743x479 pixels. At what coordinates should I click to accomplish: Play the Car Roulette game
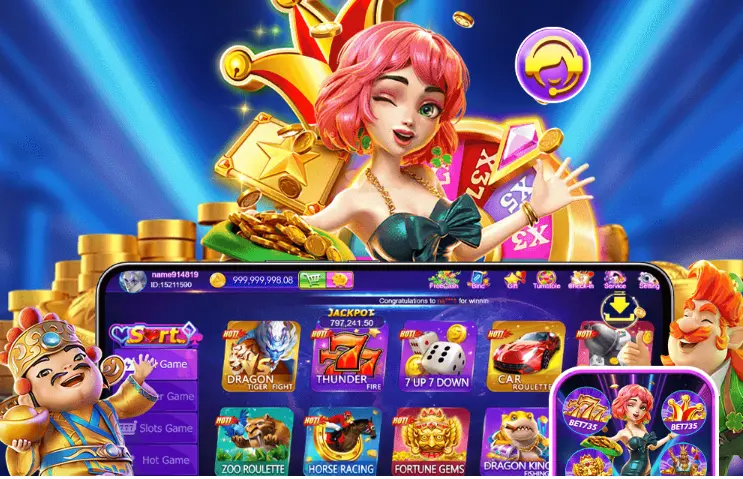click(x=519, y=358)
